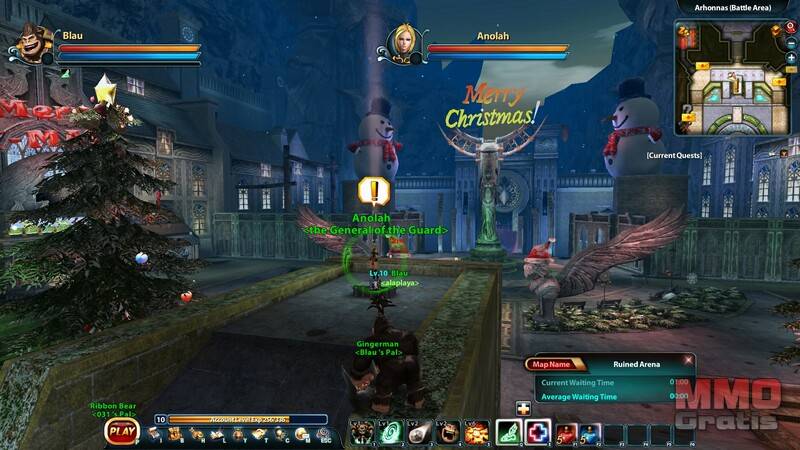
Task: Activate the fiery explosion skill
Action: pos(477,432)
